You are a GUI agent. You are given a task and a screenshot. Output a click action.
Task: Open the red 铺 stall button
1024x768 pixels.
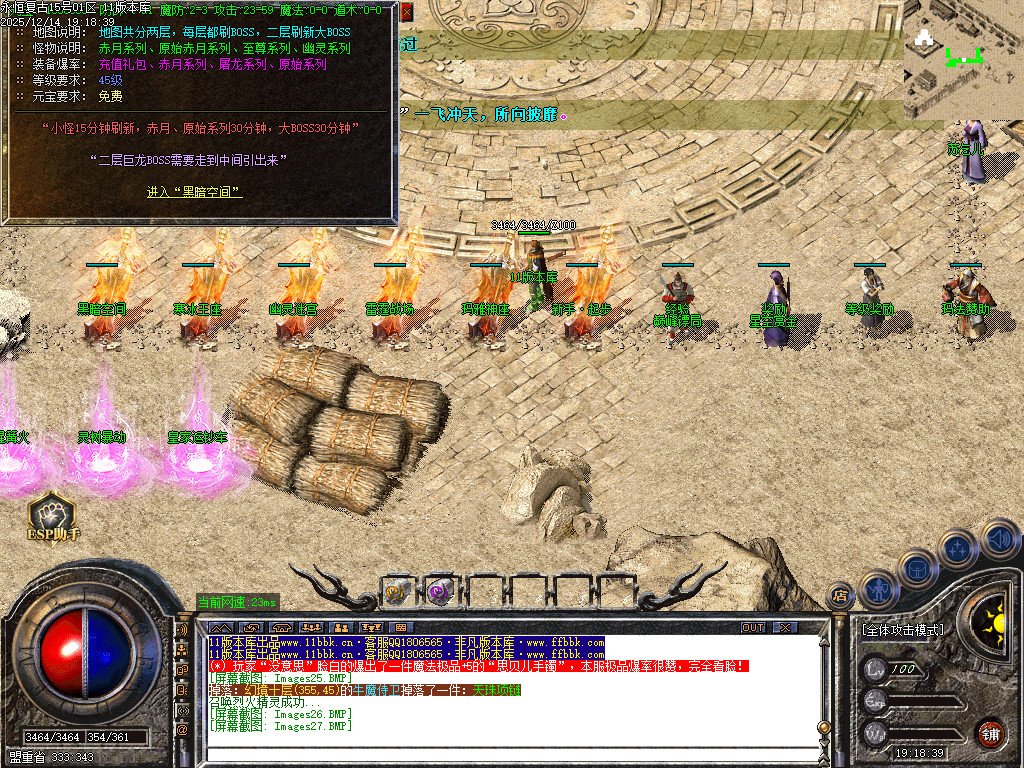[990, 733]
